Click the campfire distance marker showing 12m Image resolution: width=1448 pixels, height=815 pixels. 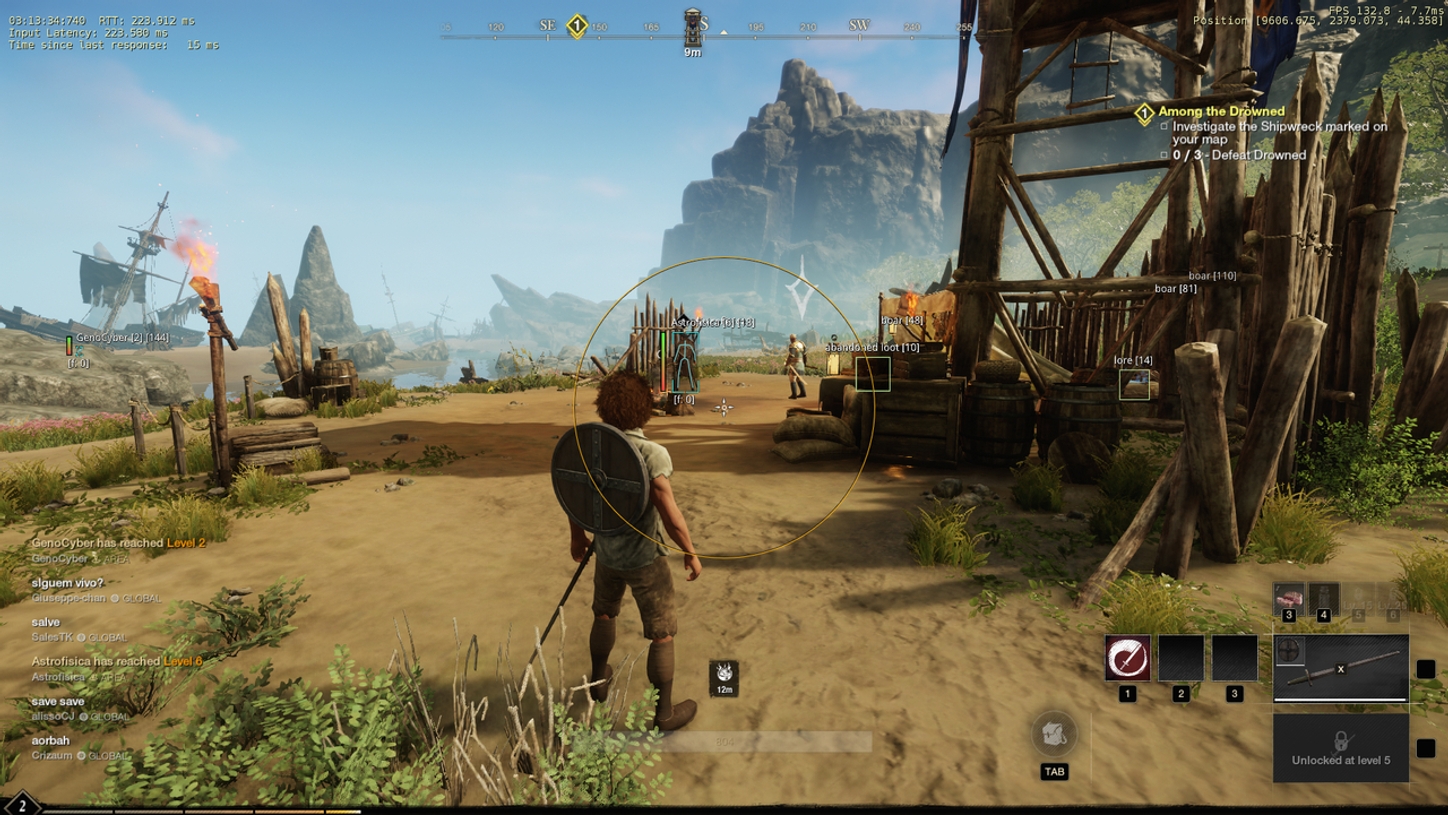pyautogui.click(x=723, y=675)
